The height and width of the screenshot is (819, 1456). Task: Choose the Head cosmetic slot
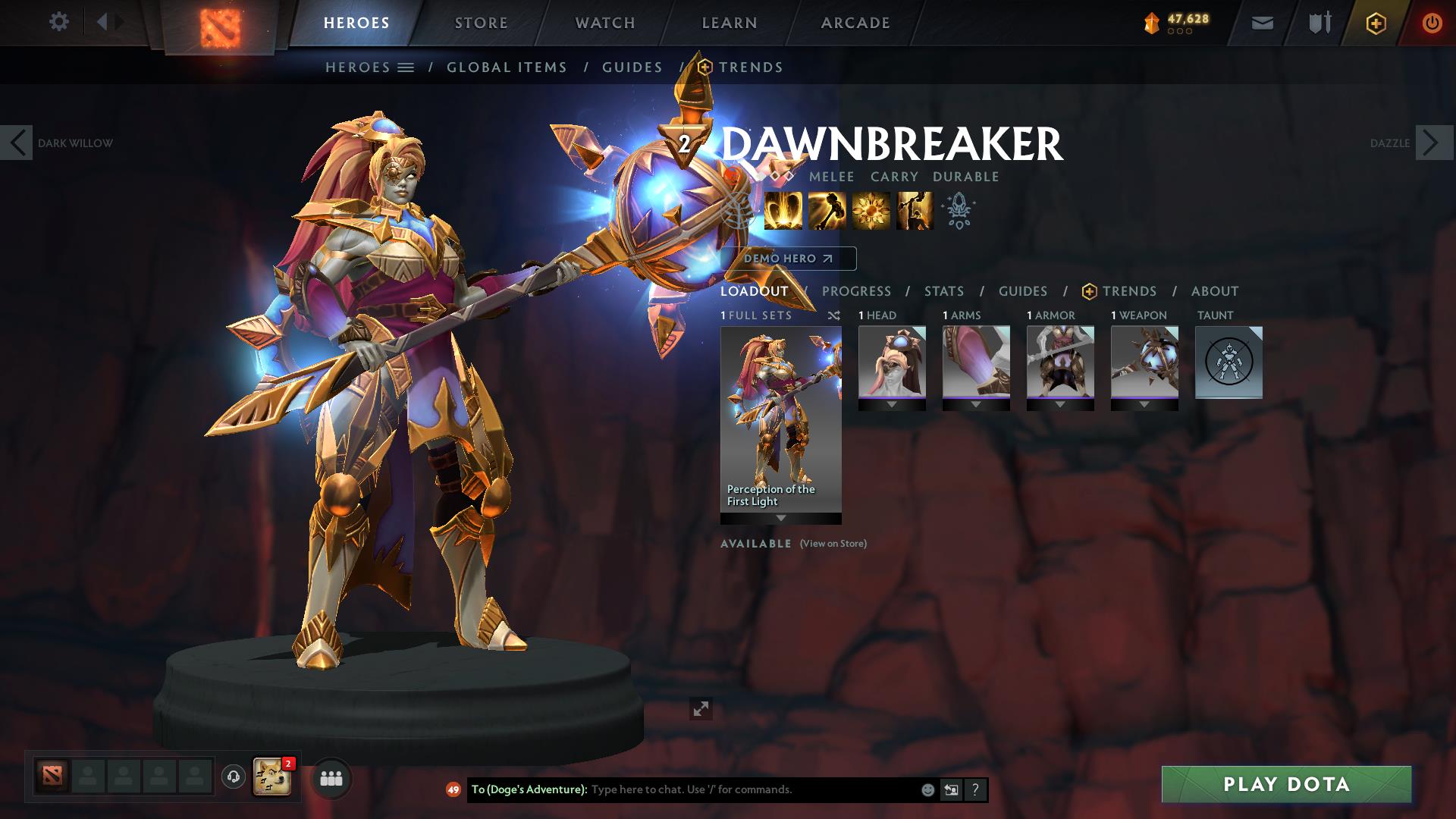point(892,362)
